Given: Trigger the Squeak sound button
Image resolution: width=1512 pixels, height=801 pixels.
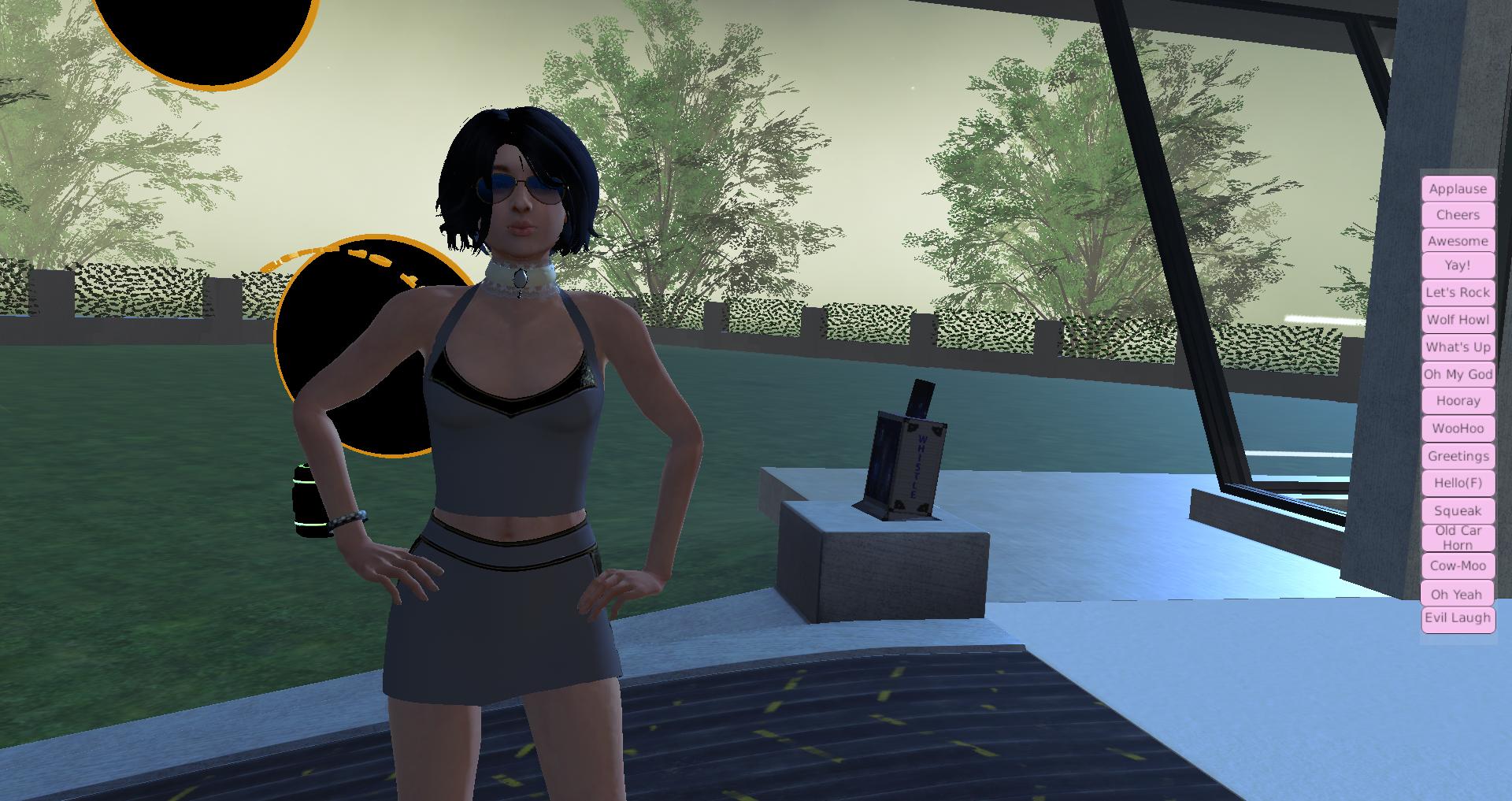Looking at the screenshot, I should 1458,510.
